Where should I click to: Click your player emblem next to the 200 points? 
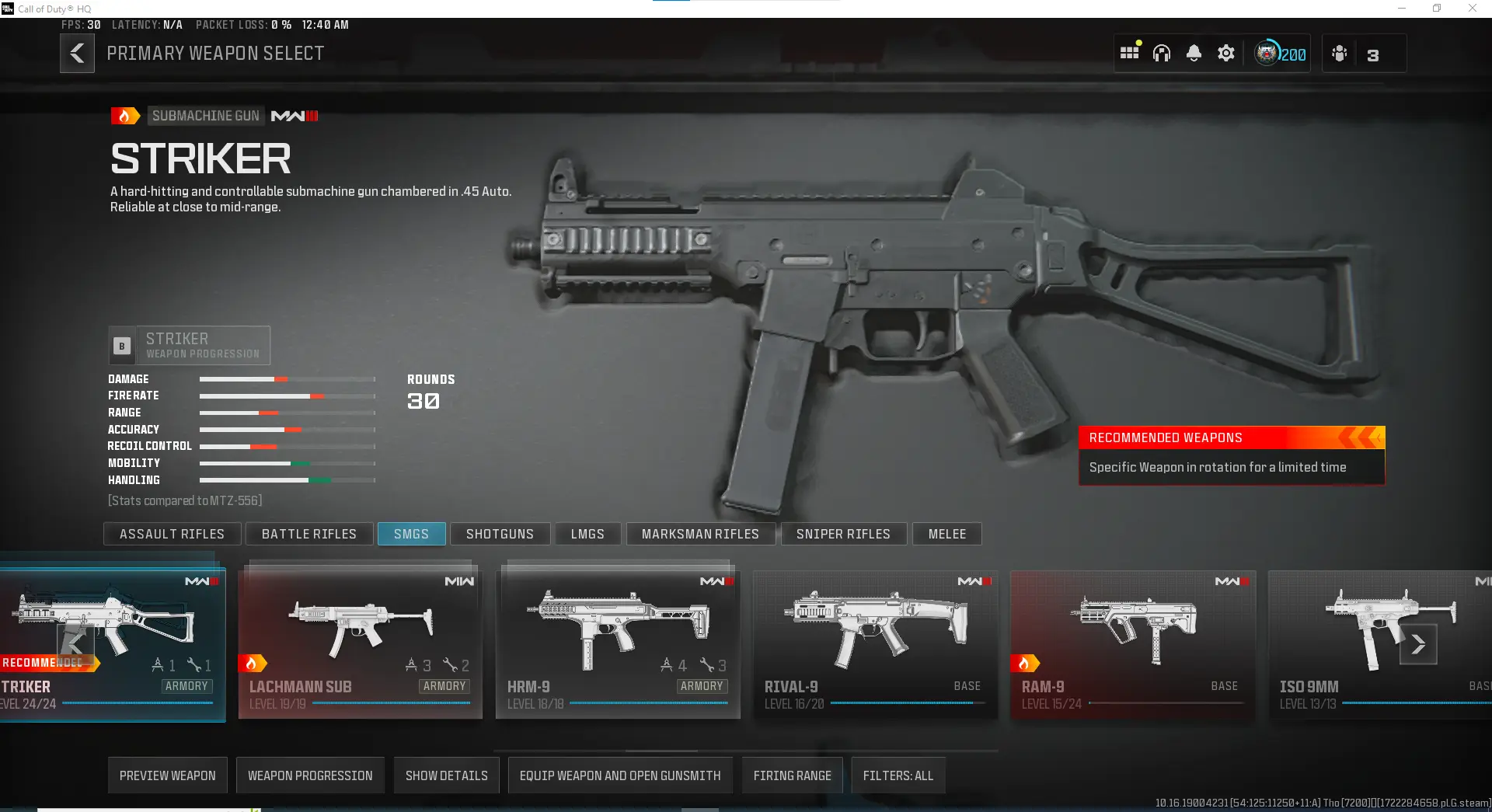point(1267,53)
